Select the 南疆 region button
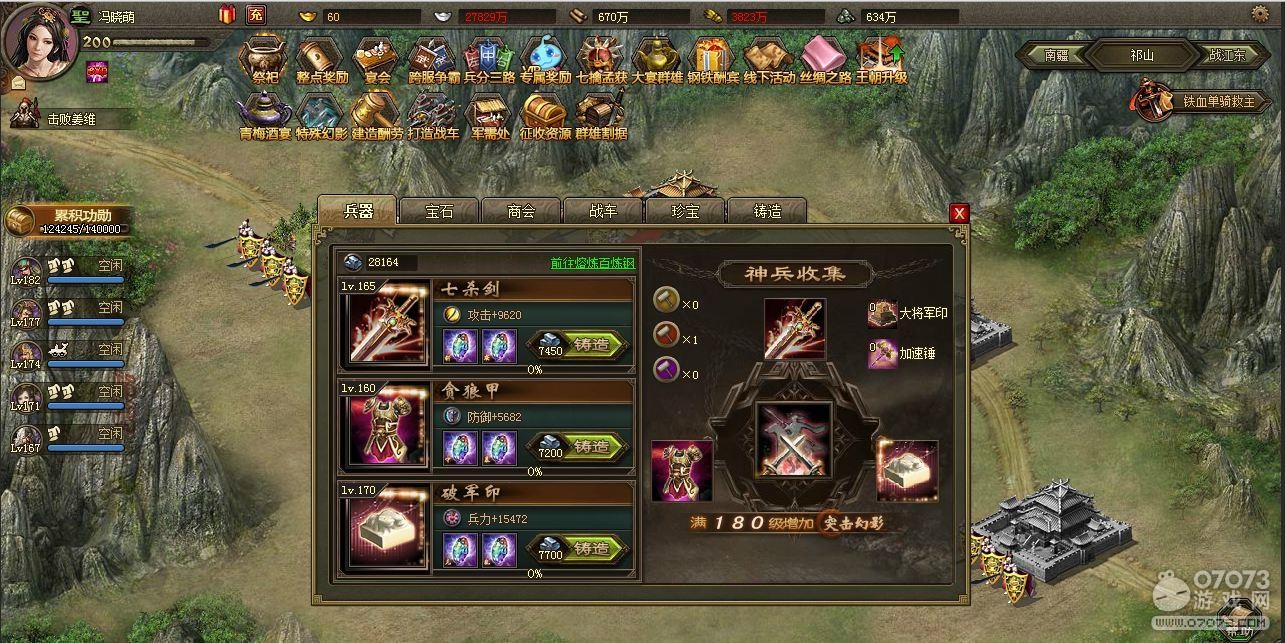This screenshot has width=1285, height=643. click(x=1057, y=56)
